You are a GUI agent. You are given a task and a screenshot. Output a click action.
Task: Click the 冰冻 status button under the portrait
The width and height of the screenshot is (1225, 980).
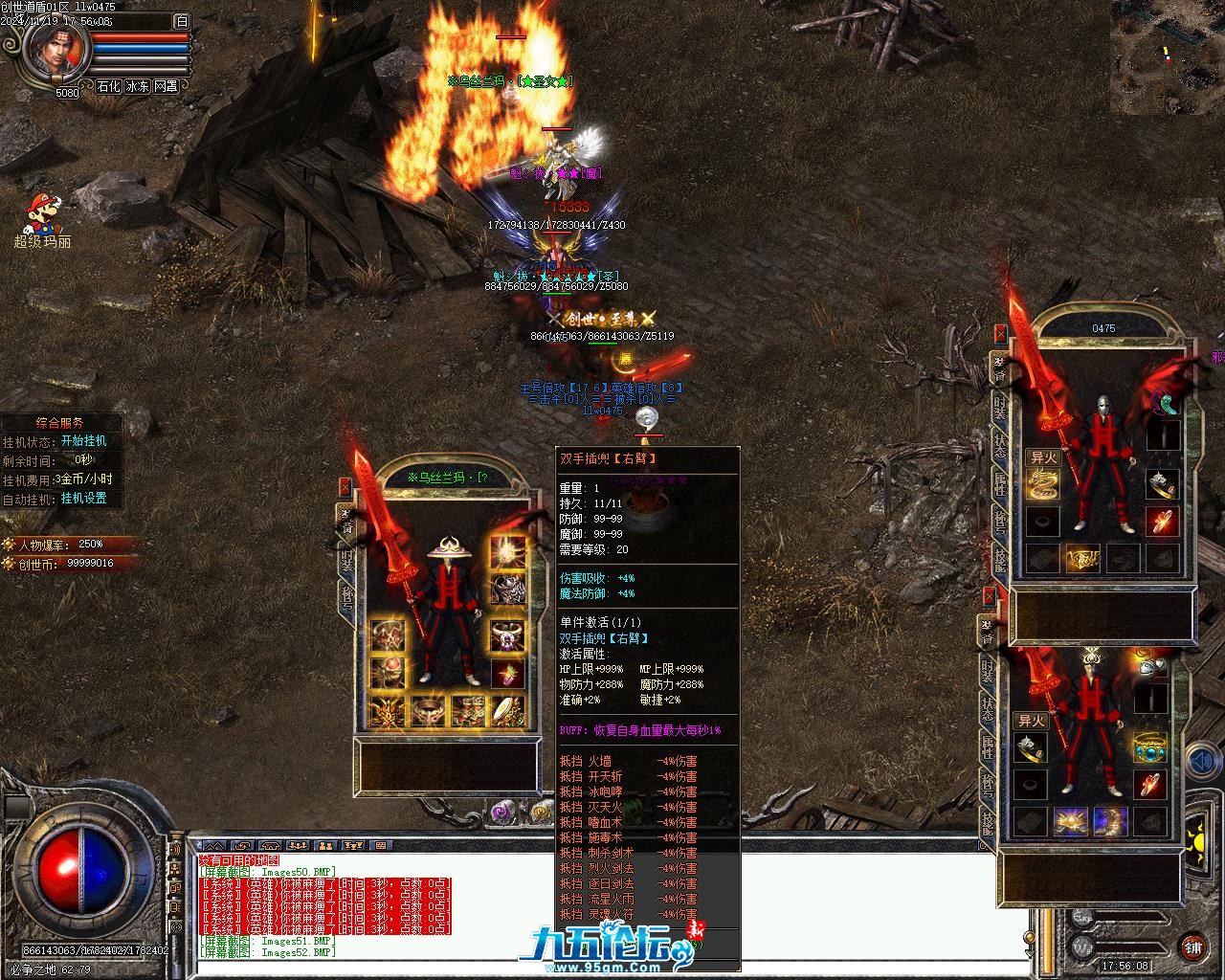pyautogui.click(x=137, y=86)
